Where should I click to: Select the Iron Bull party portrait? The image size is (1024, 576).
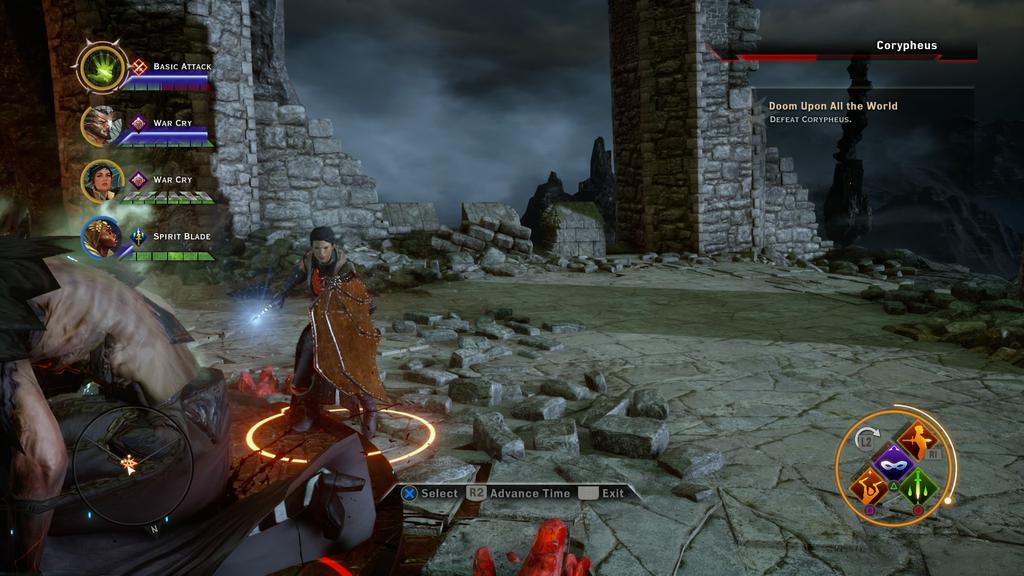pyautogui.click(x=101, y=125)
